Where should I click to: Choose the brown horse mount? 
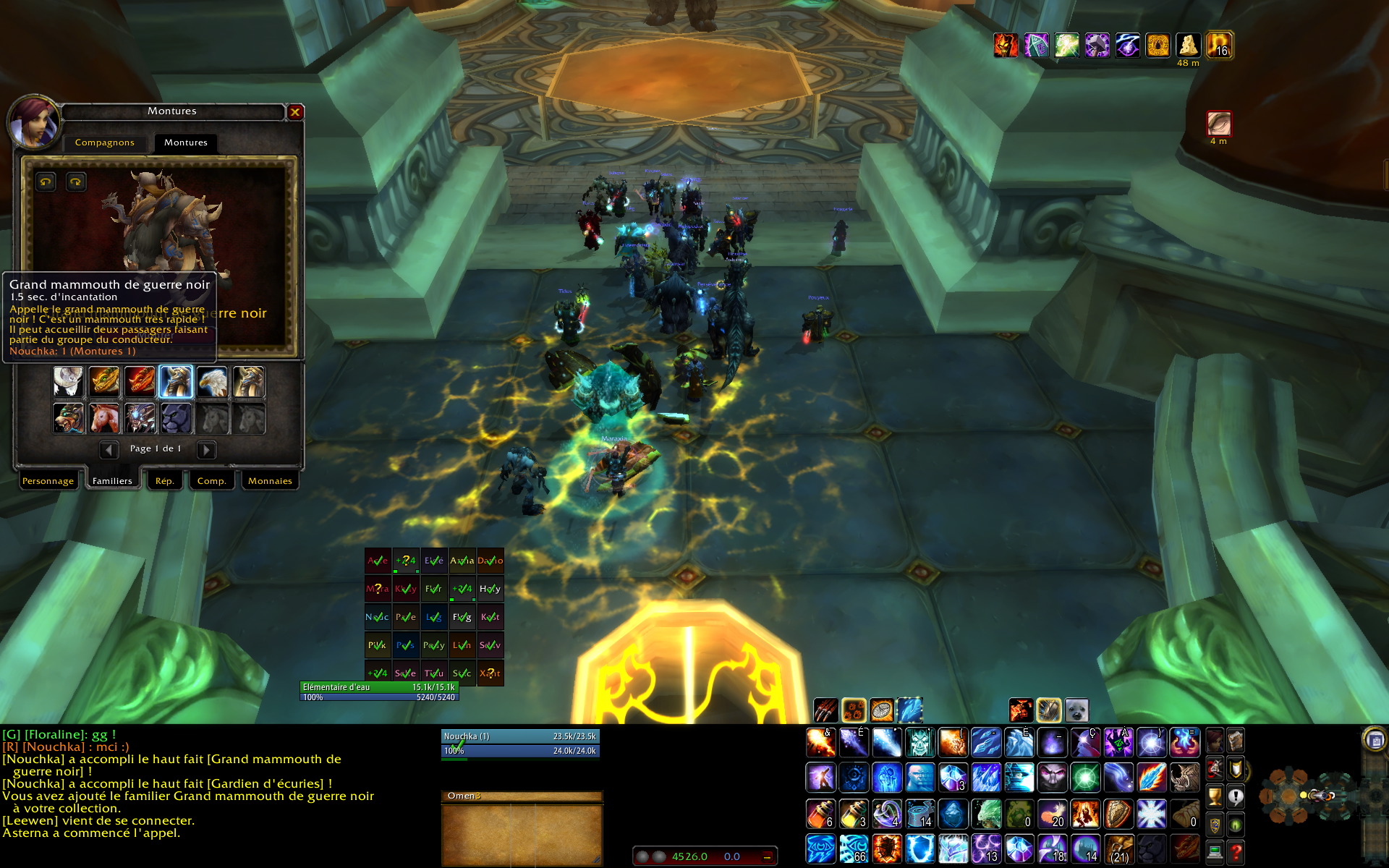[104, 418]
